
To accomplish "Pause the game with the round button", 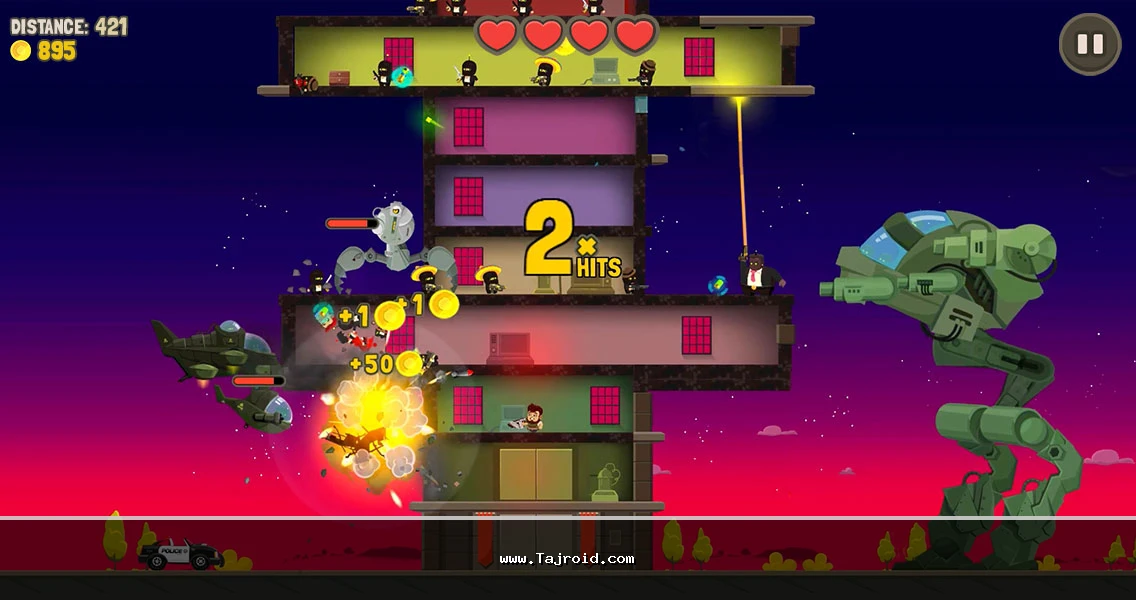I will (x=1090, y=44).
